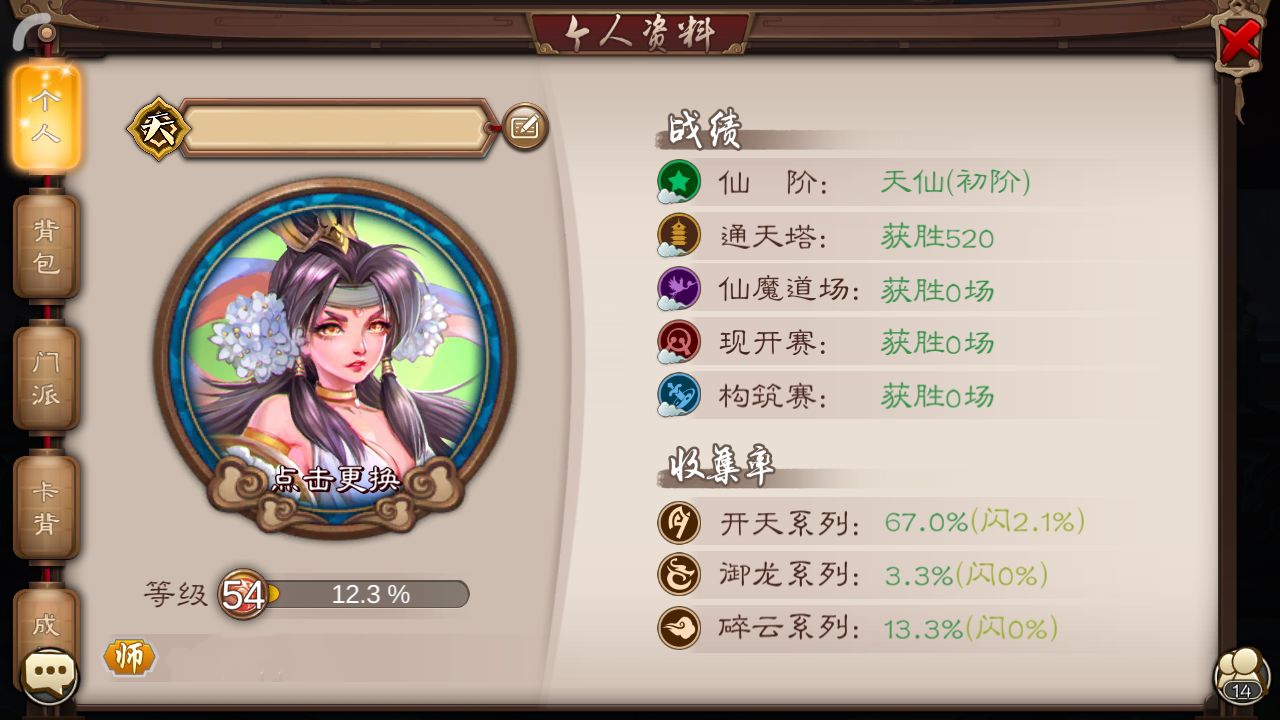The width and height of the screenshot is (1280, 720).
Task: Switch to the 个人 tab
Action: coord(46,113)
